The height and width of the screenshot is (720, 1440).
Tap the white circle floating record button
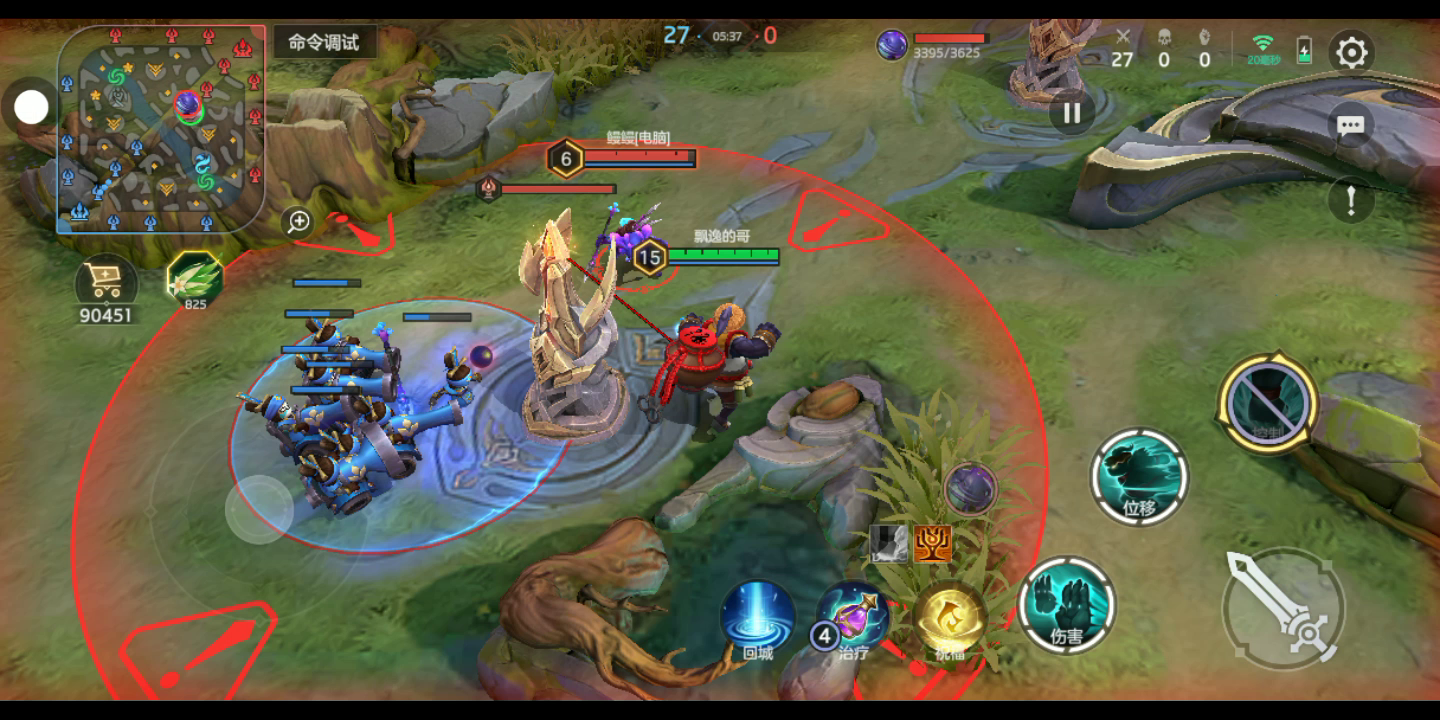pos(31,107)
